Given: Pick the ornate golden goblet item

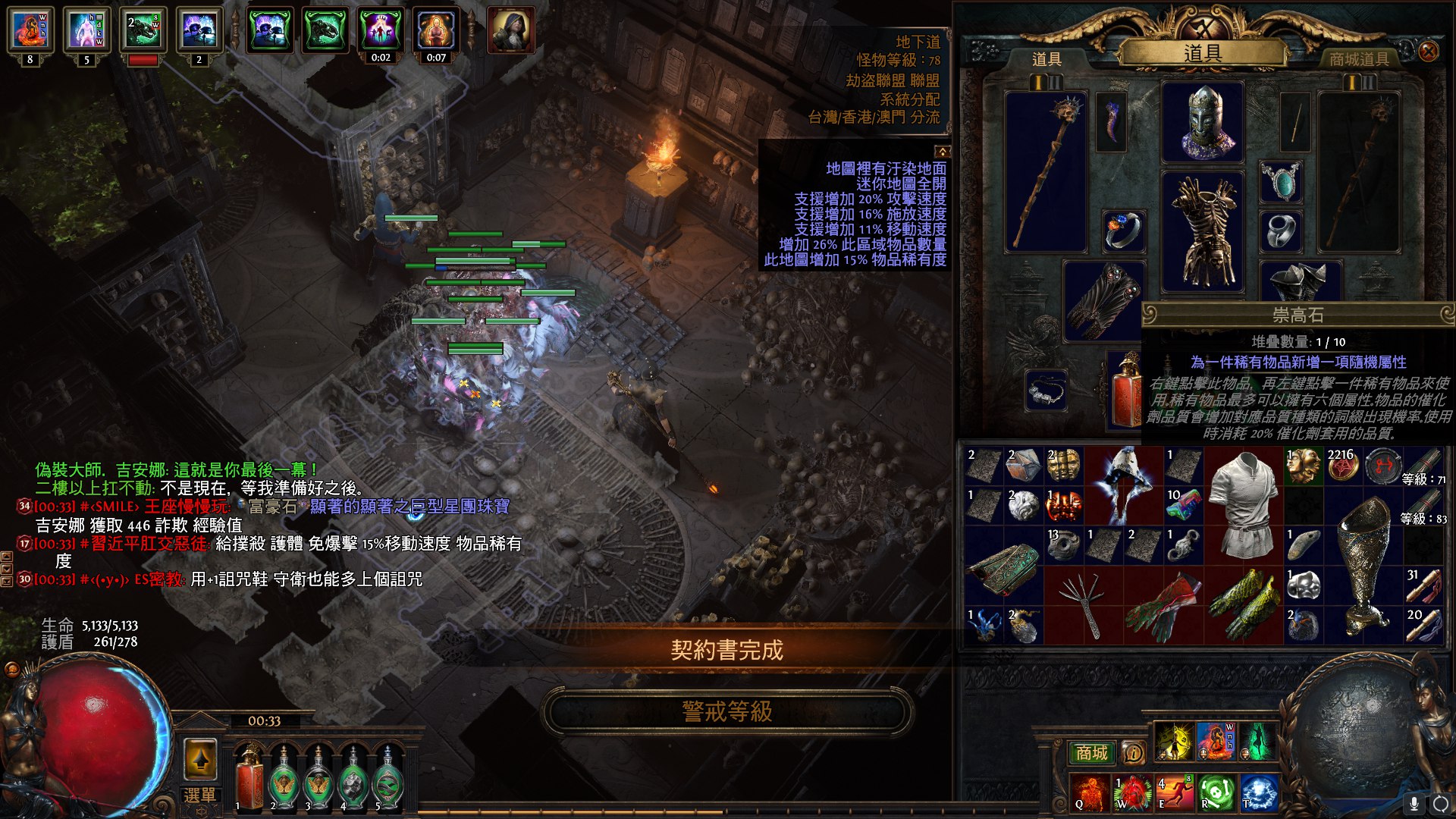Looking at the screenshot, I should (x=1365, y=565).
